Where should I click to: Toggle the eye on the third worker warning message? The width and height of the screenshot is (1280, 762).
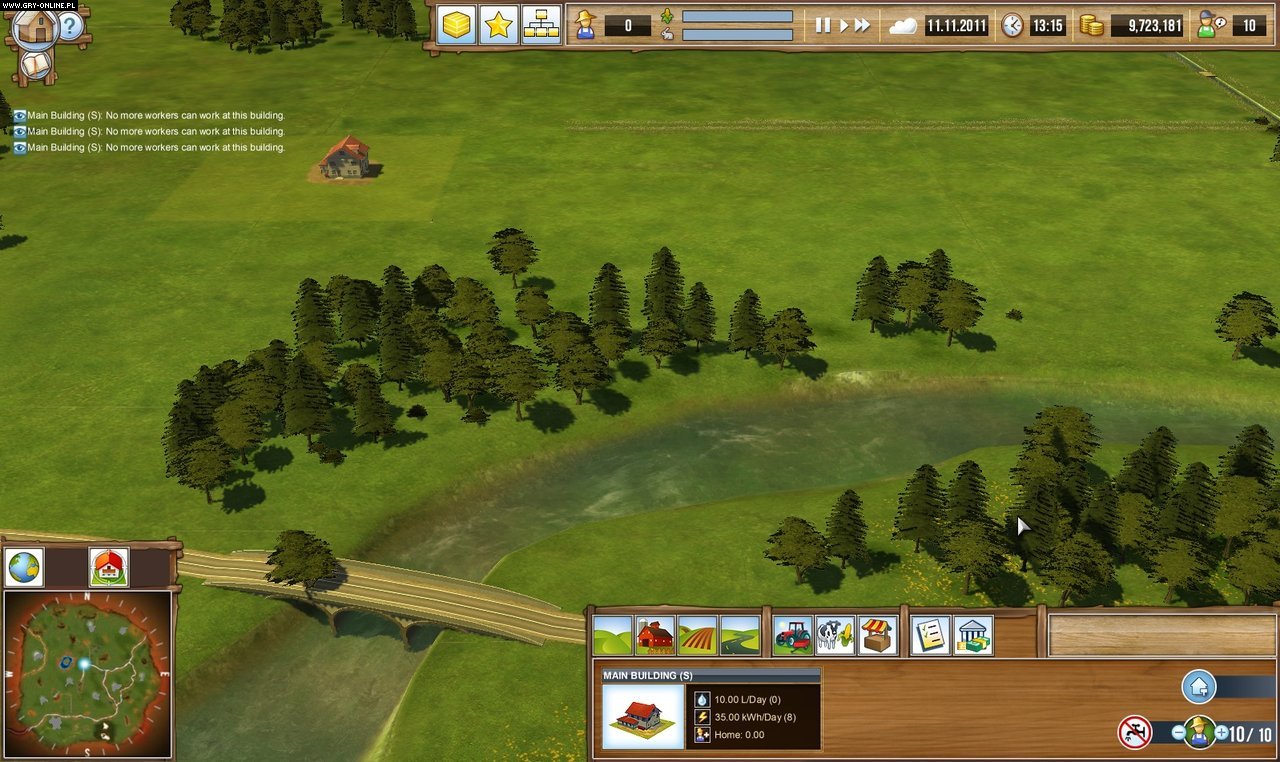pos(18,147)
